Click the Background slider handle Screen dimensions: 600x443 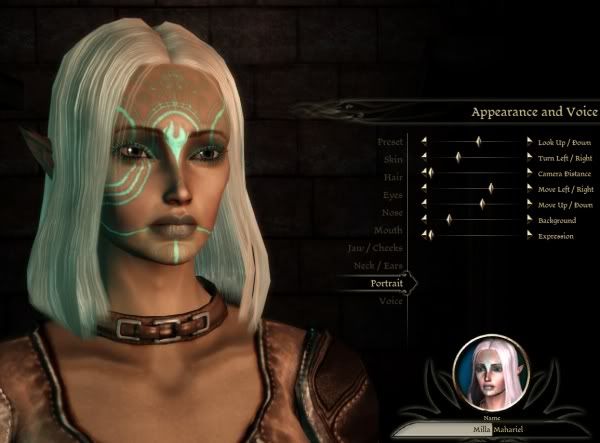point(449,219)
